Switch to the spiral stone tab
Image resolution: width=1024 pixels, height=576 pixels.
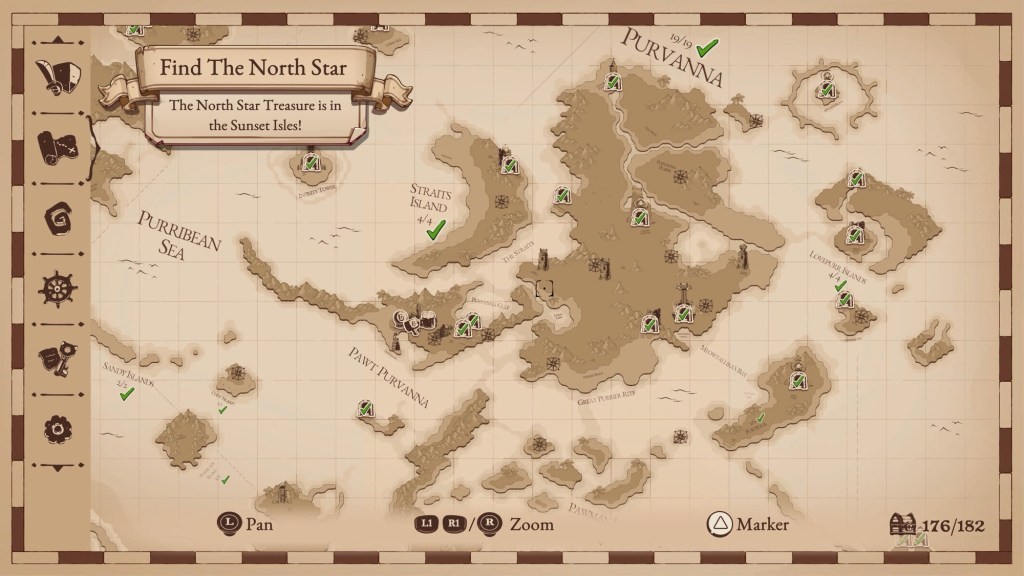[56, 218]
